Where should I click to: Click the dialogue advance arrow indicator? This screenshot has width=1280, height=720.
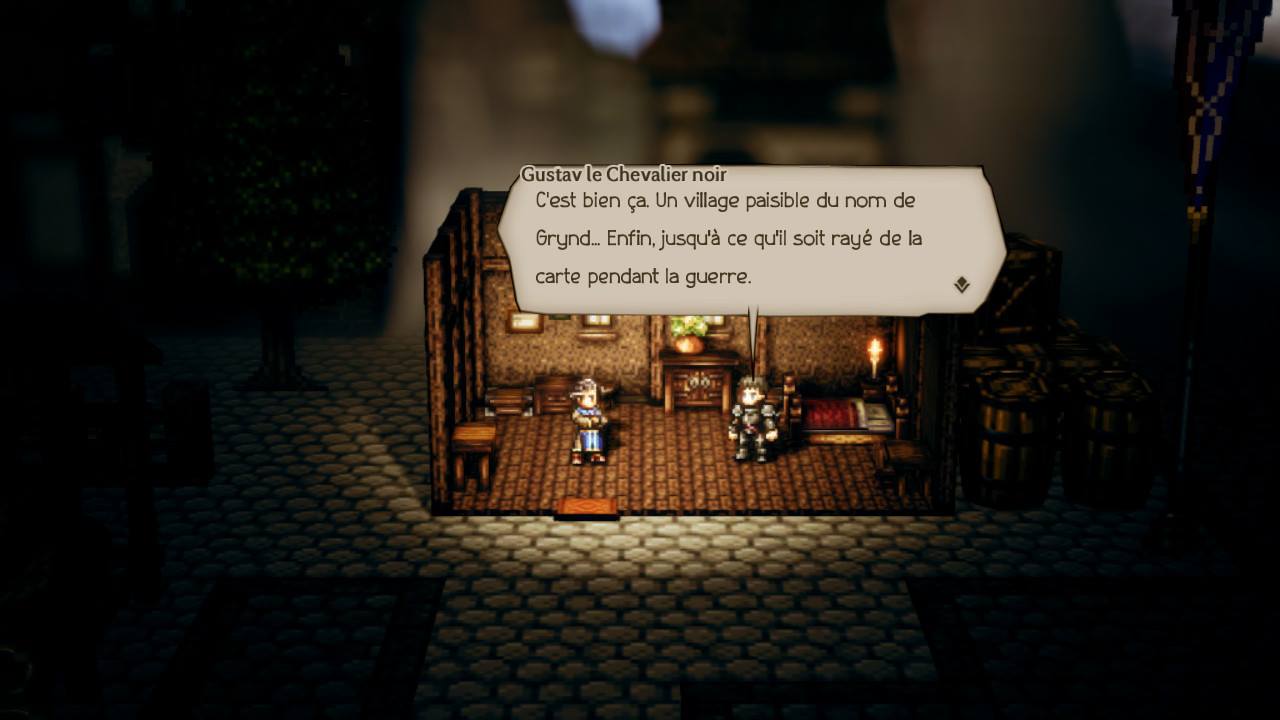[961, 284]
